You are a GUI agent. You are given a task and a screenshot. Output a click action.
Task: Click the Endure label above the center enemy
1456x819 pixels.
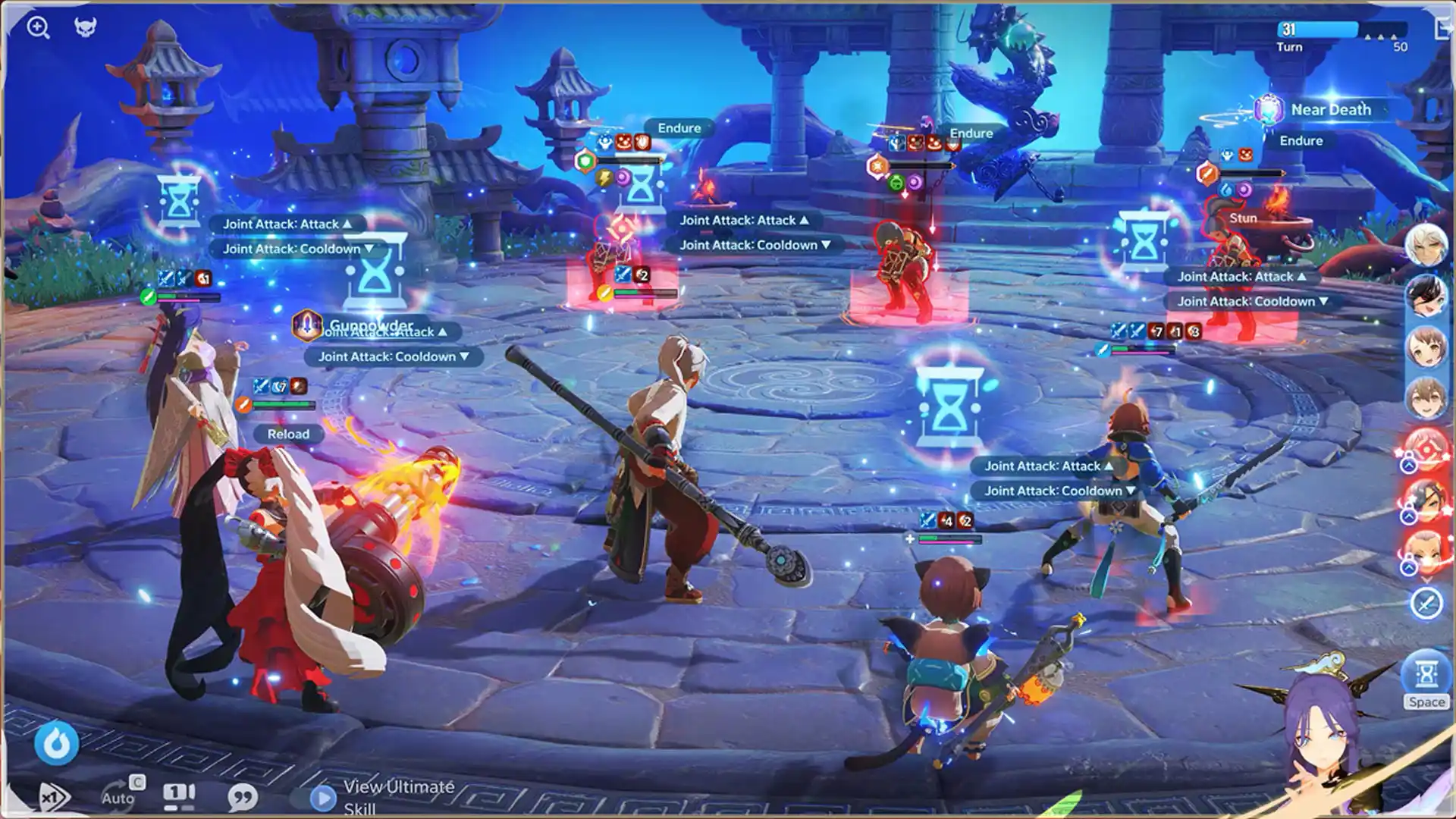972,133
